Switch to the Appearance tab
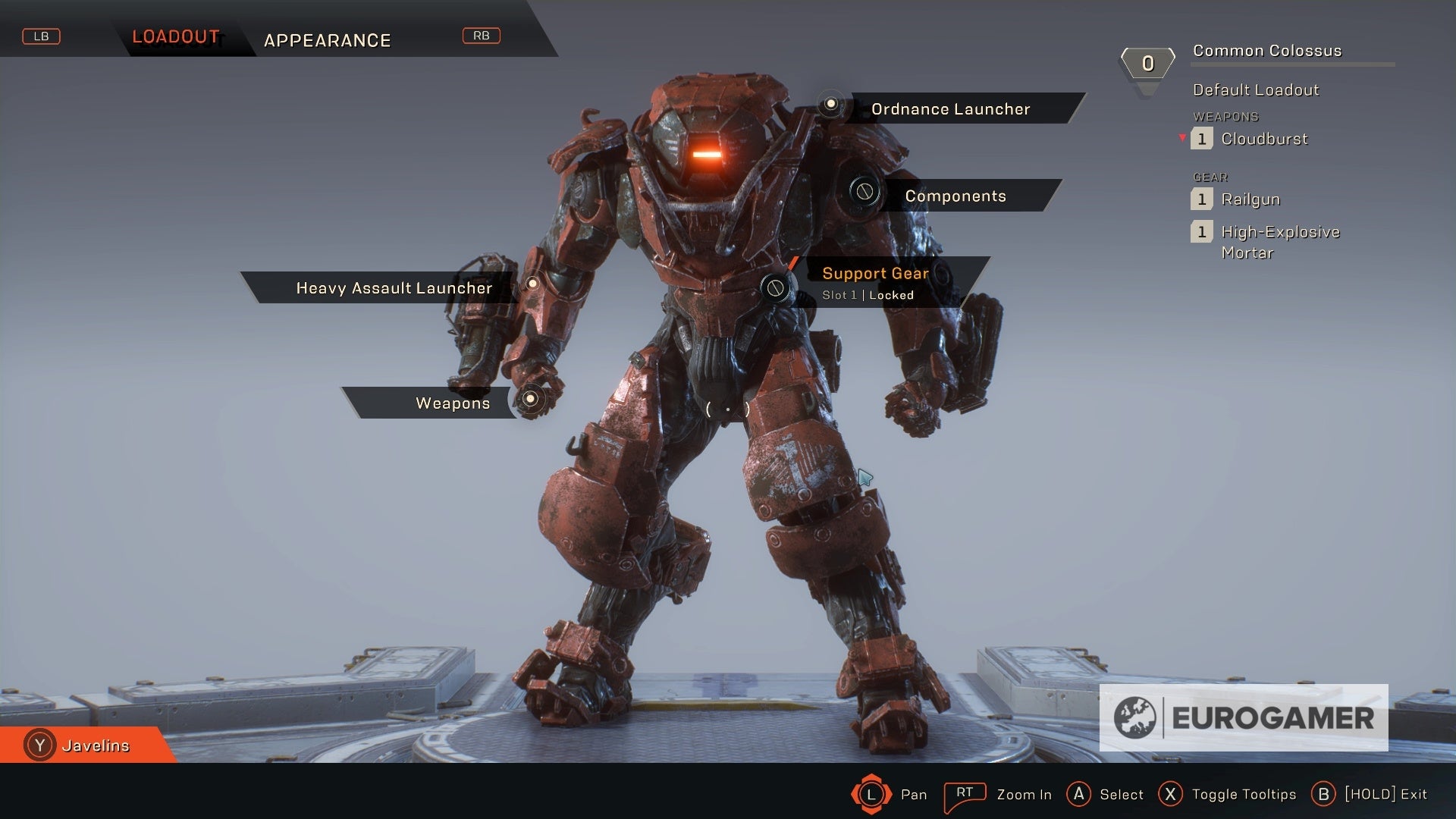 click(x=328, y=41)
